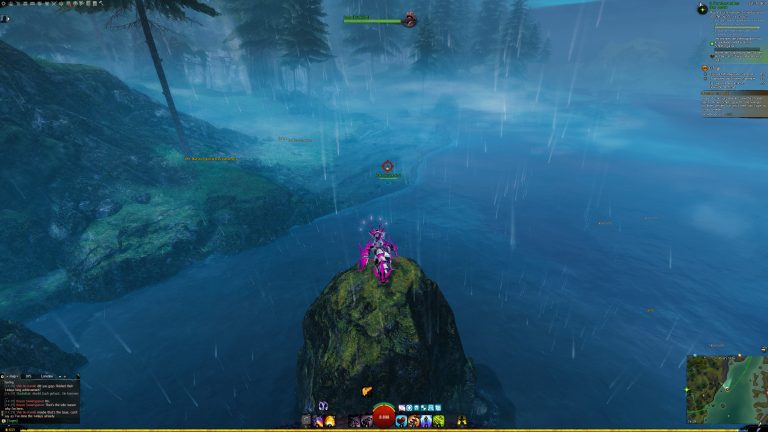
Task: Trigger the yellow elite skill icon
Action: (x=461, y=422)
